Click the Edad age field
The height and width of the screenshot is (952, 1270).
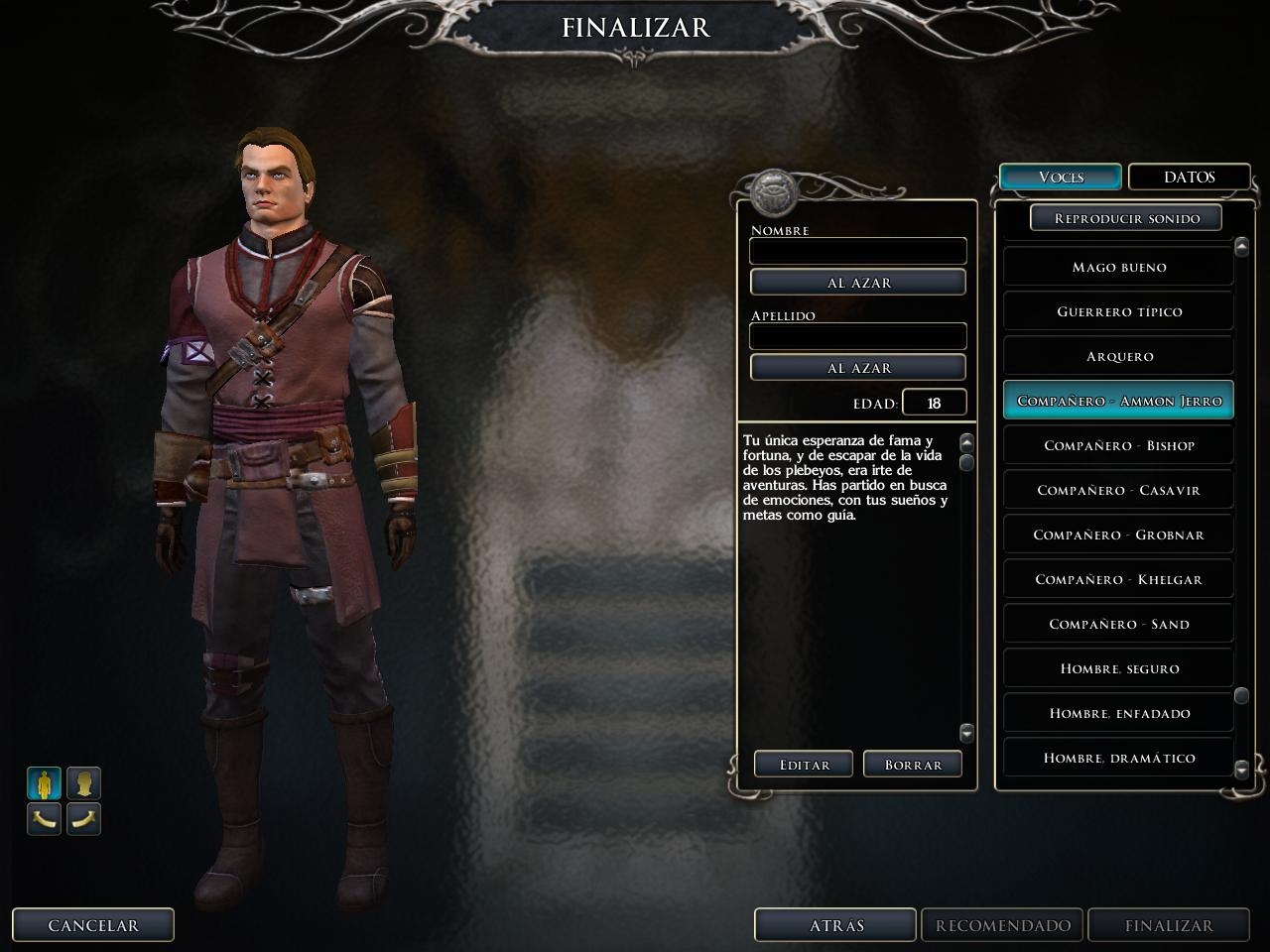tap(934, 403)
